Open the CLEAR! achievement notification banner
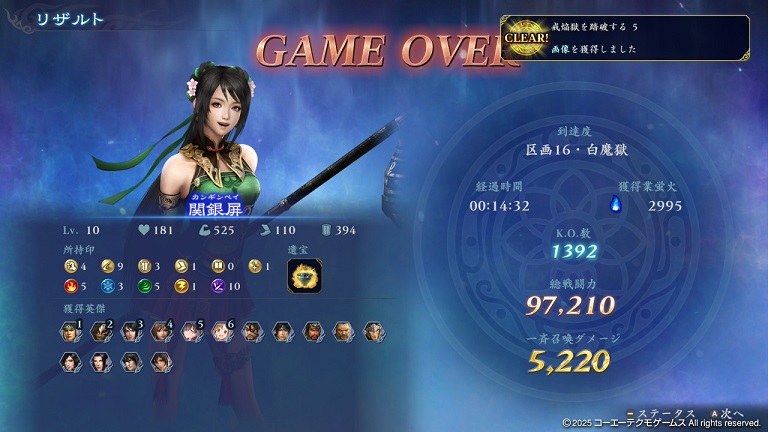The image size is (768, 432). (x=625, y=38)
